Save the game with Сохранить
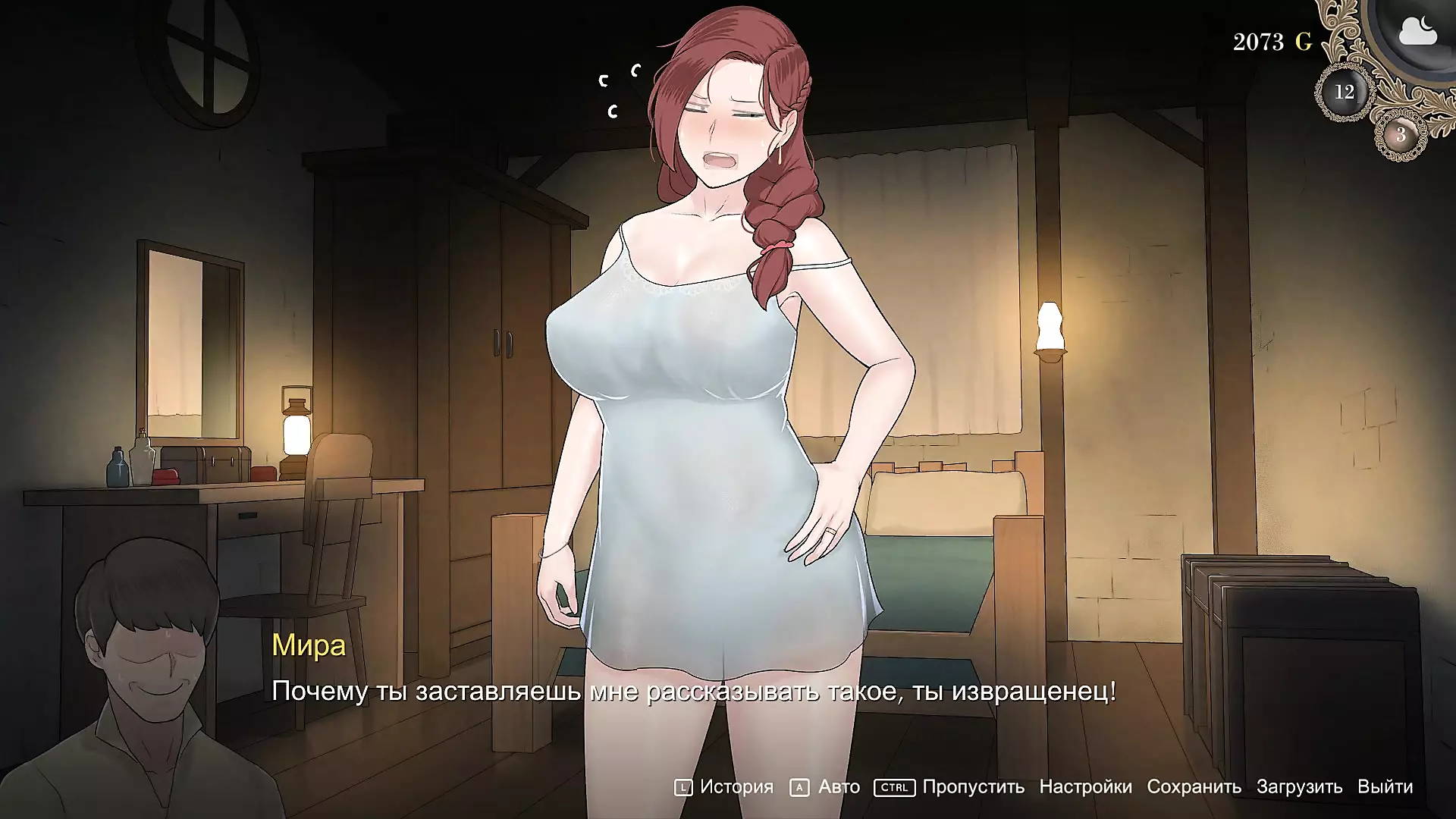 coord(1194,787)
